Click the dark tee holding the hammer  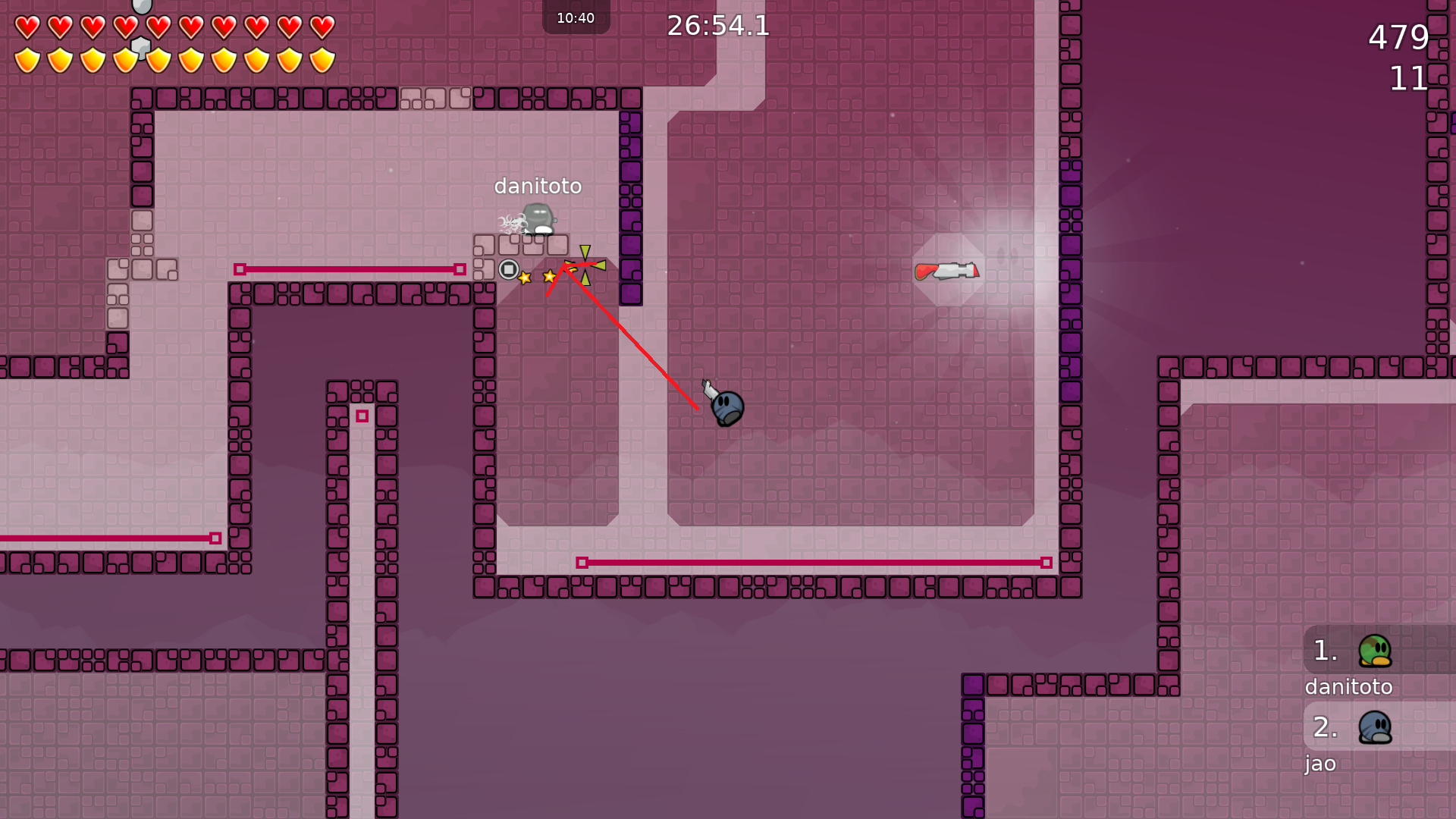726,408
